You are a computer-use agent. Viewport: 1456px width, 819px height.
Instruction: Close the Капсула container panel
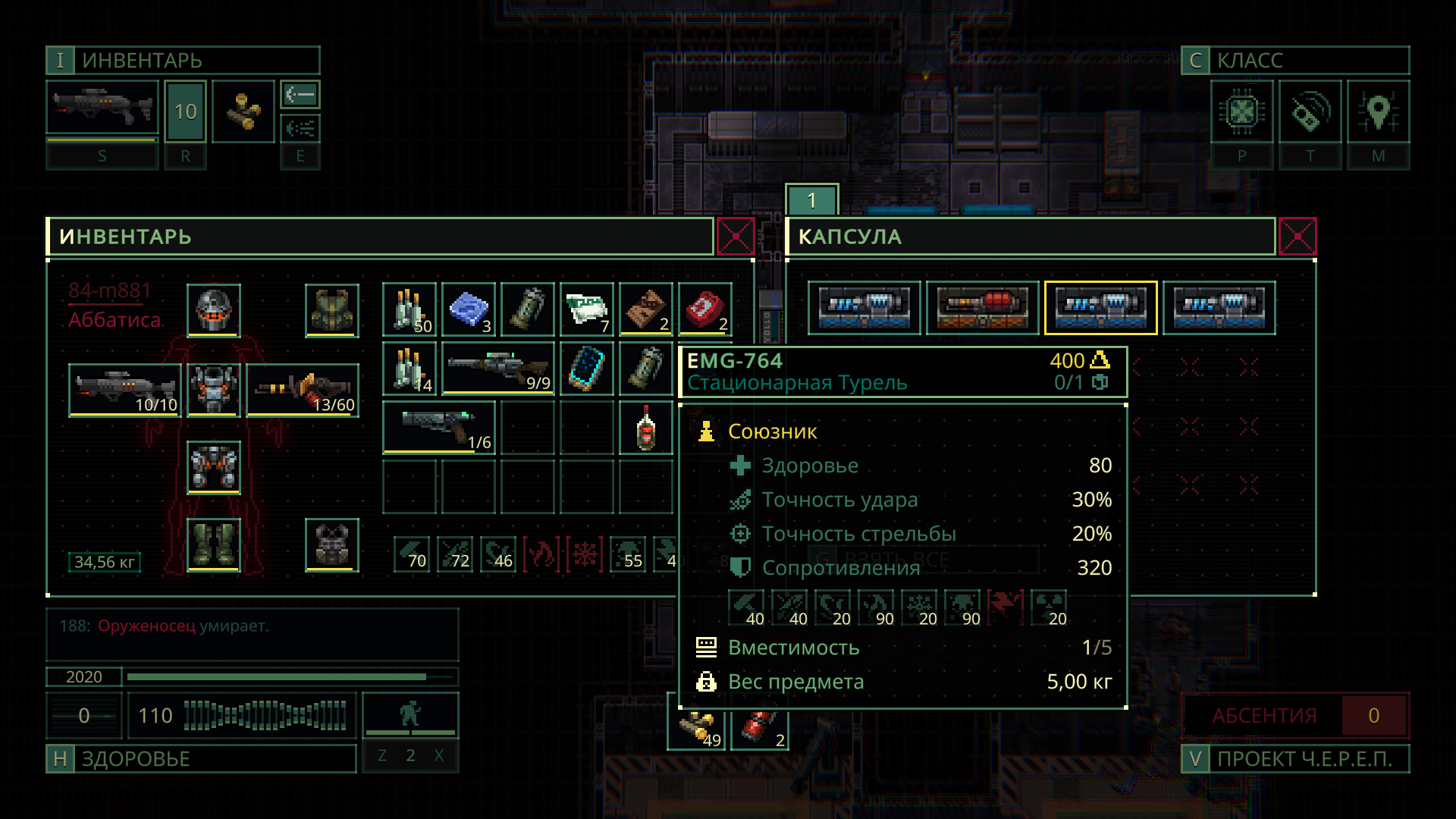coord(1297,237)
